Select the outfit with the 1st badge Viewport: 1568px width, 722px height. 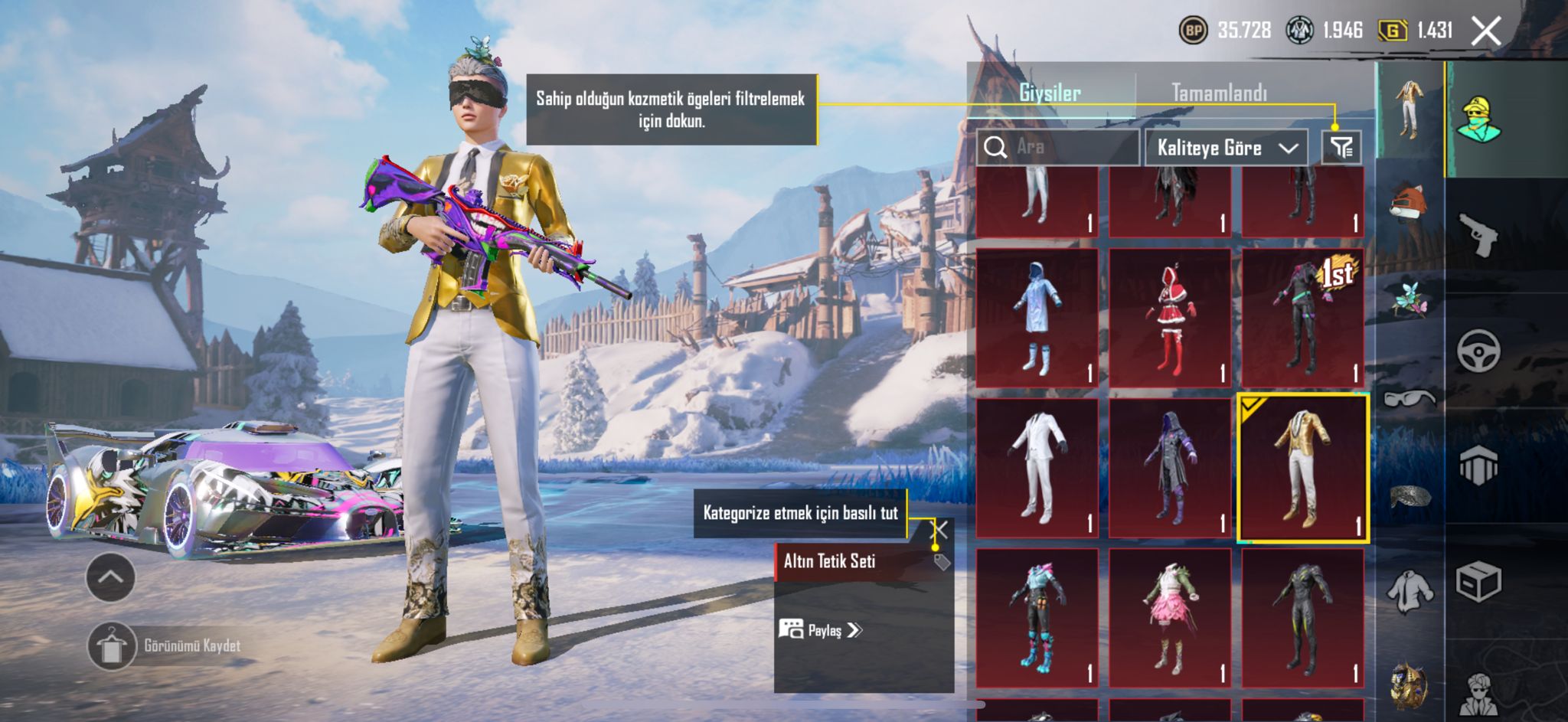[x=1302, y=318]
